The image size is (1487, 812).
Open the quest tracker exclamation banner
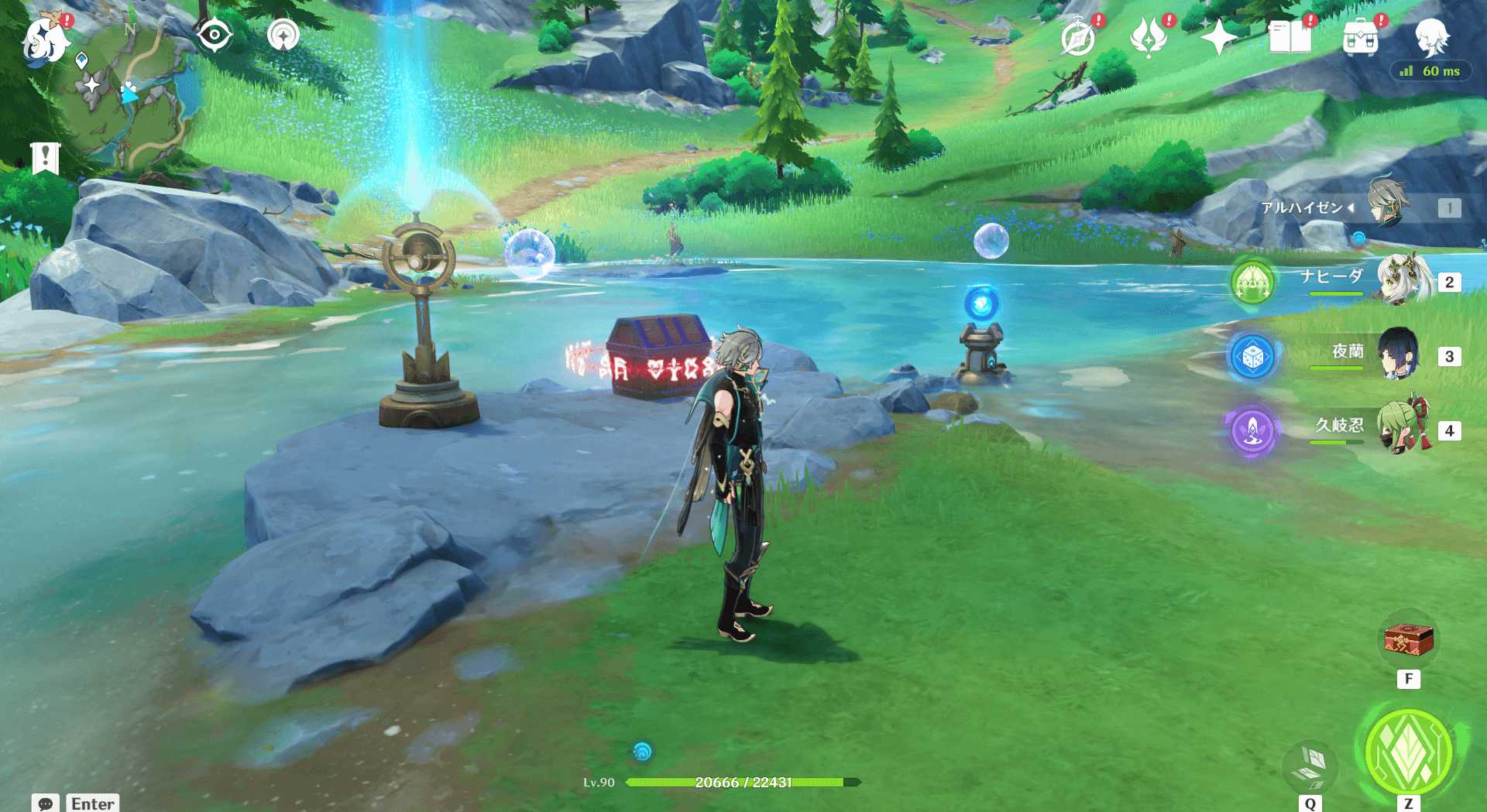pos(46,158)
